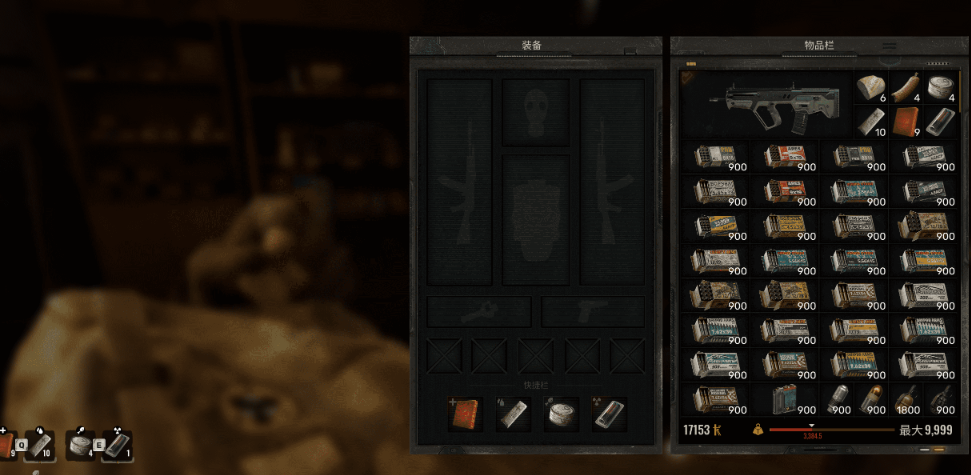Click the canned food quick slot

tap(560, 414)
